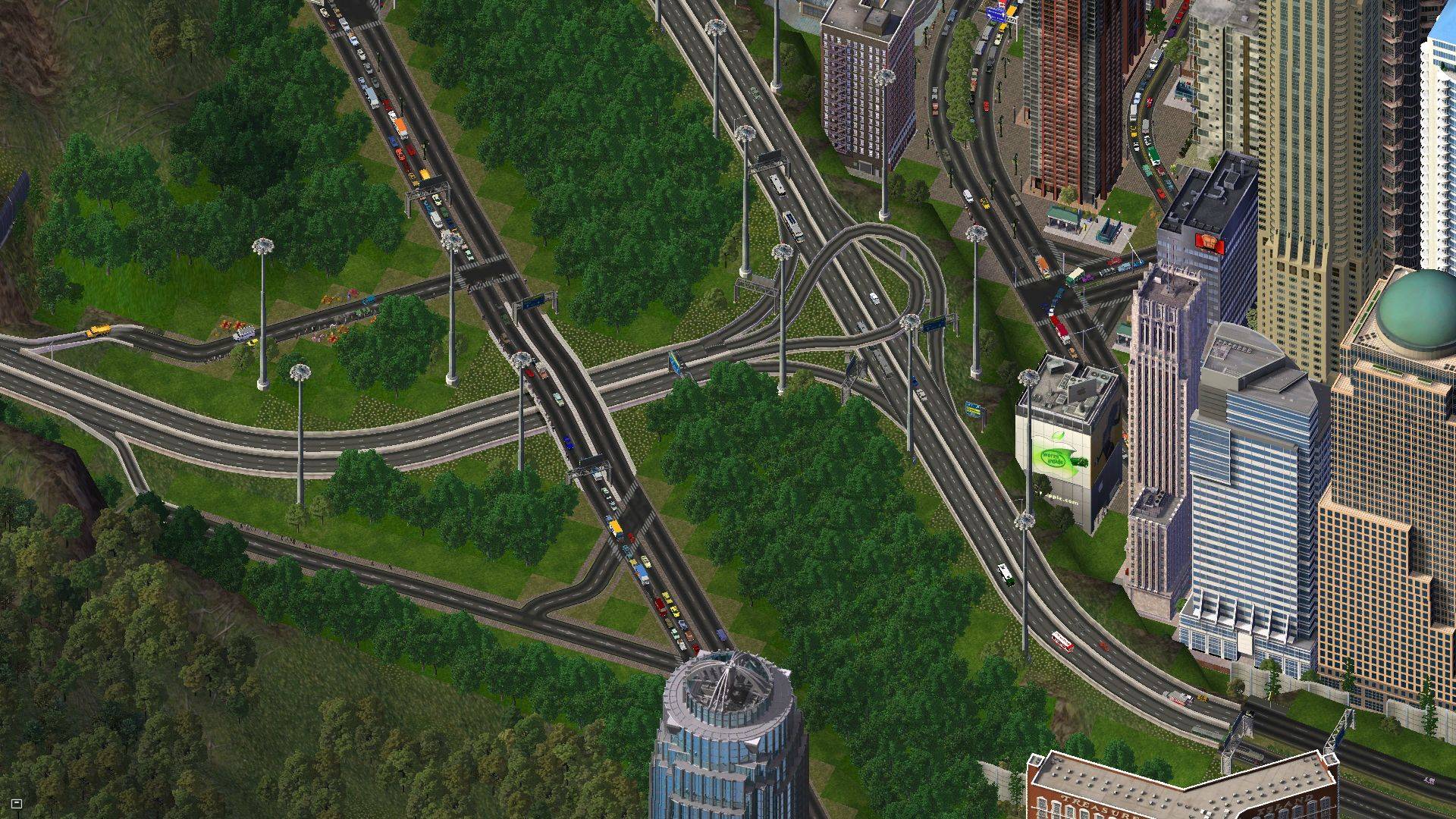Click the small interface toggle box icon

tap(17, 803)
